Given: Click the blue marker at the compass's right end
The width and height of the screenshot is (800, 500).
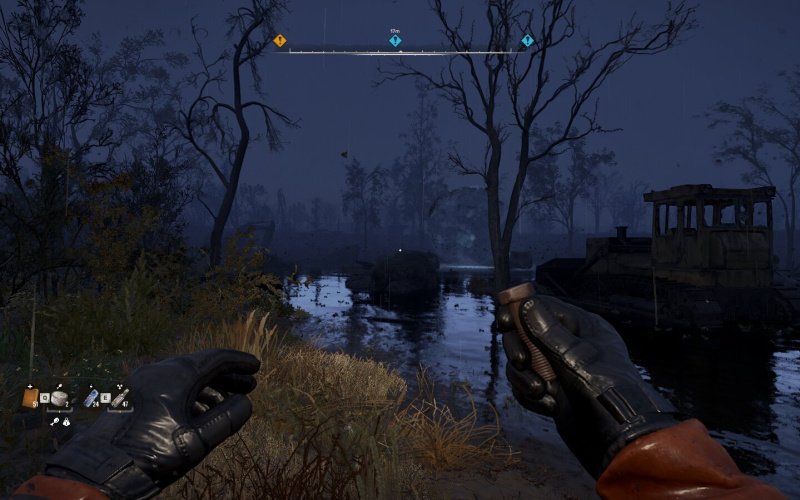Looking at the screenshot, I should pyautogui.click(x=527, y=41).
